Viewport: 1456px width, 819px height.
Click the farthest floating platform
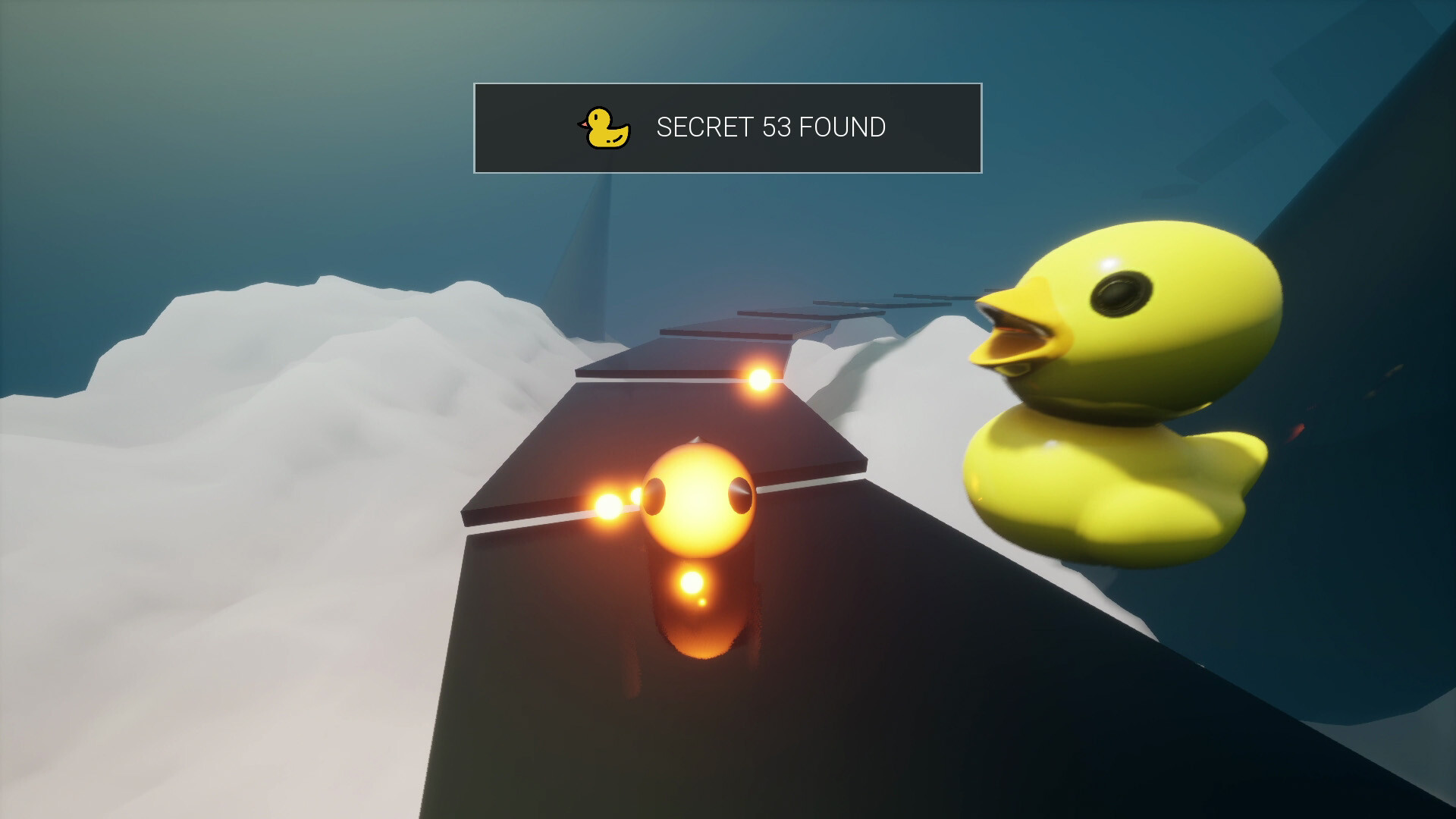pyautogui.click(x=933, y=297)
